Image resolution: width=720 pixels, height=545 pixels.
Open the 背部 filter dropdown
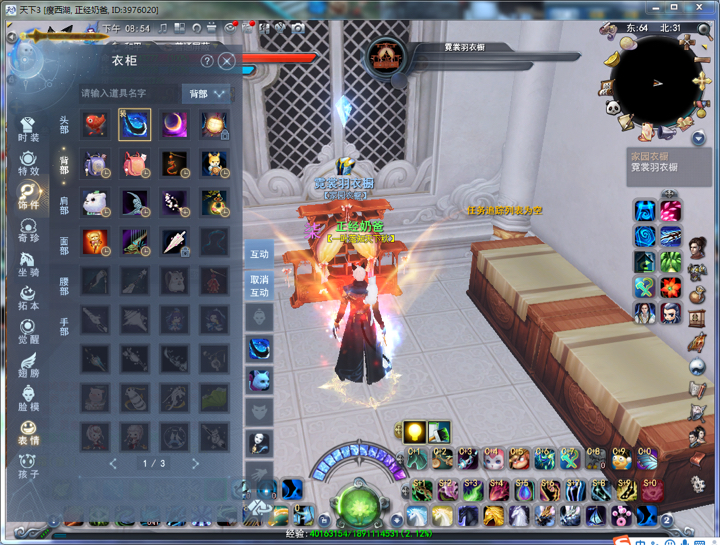(206, 93)
